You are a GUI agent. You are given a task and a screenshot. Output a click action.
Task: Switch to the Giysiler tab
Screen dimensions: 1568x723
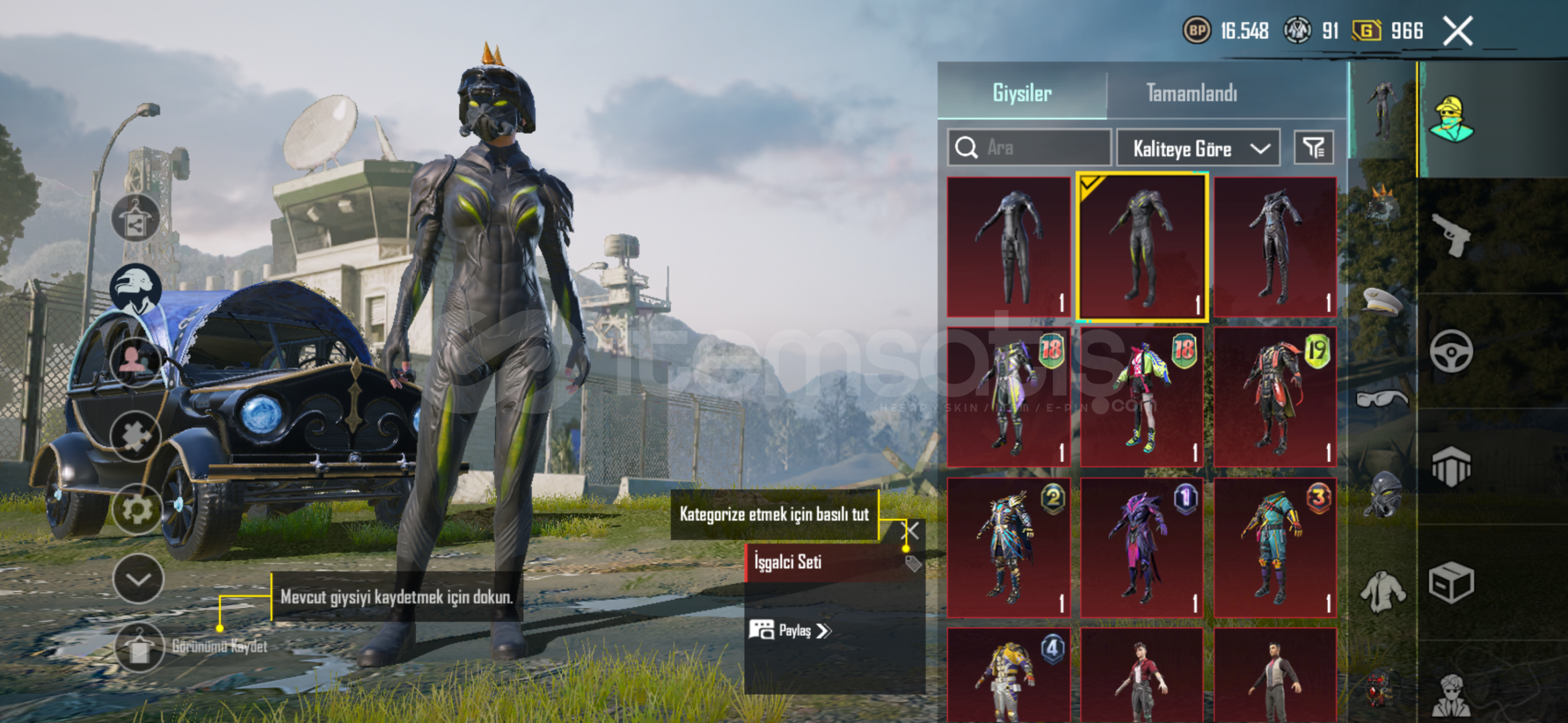click(1022, 93)
